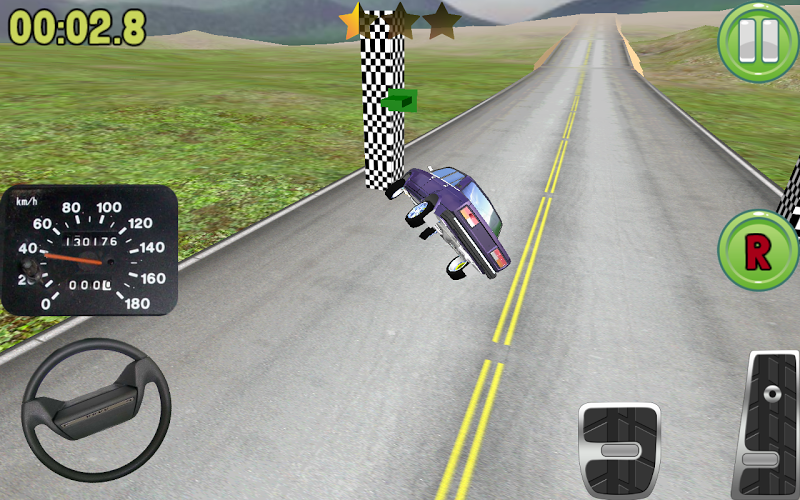
Task: Hit the brake pedal
Action: [x=620, y=449]
